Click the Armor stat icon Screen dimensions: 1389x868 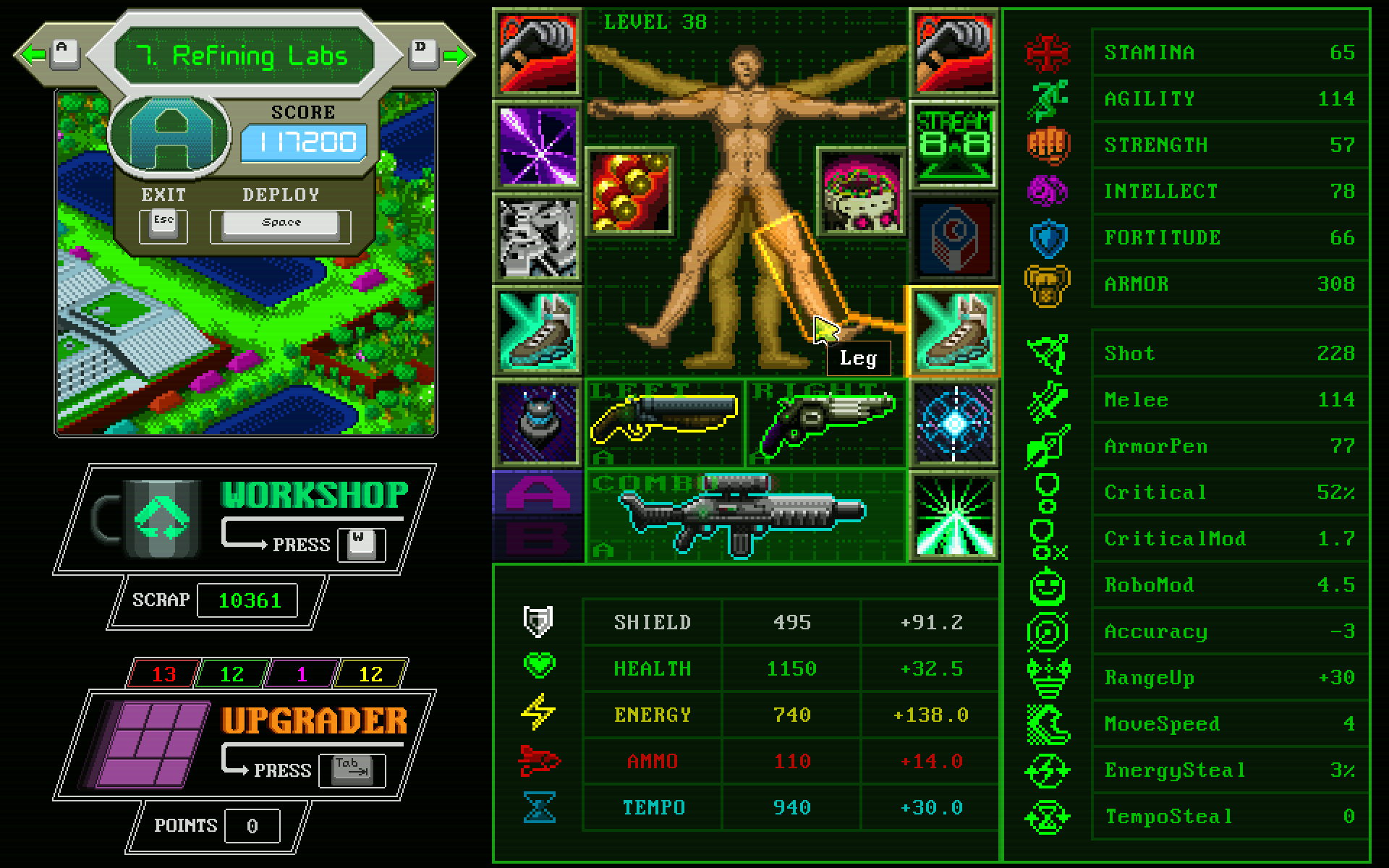coord(1048,284)
